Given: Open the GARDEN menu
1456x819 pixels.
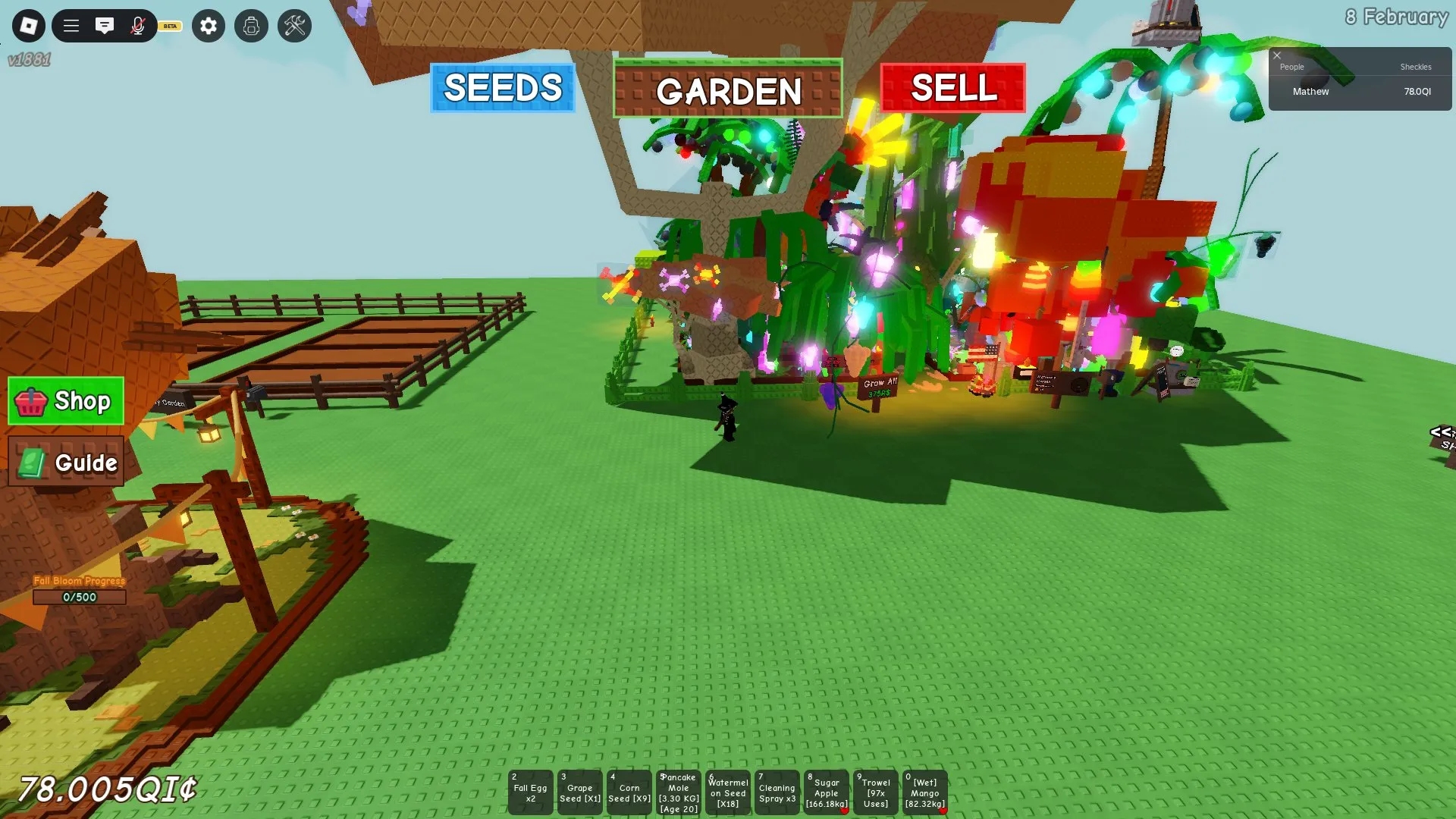Looking at the screenshot, I should coord(727,89).
